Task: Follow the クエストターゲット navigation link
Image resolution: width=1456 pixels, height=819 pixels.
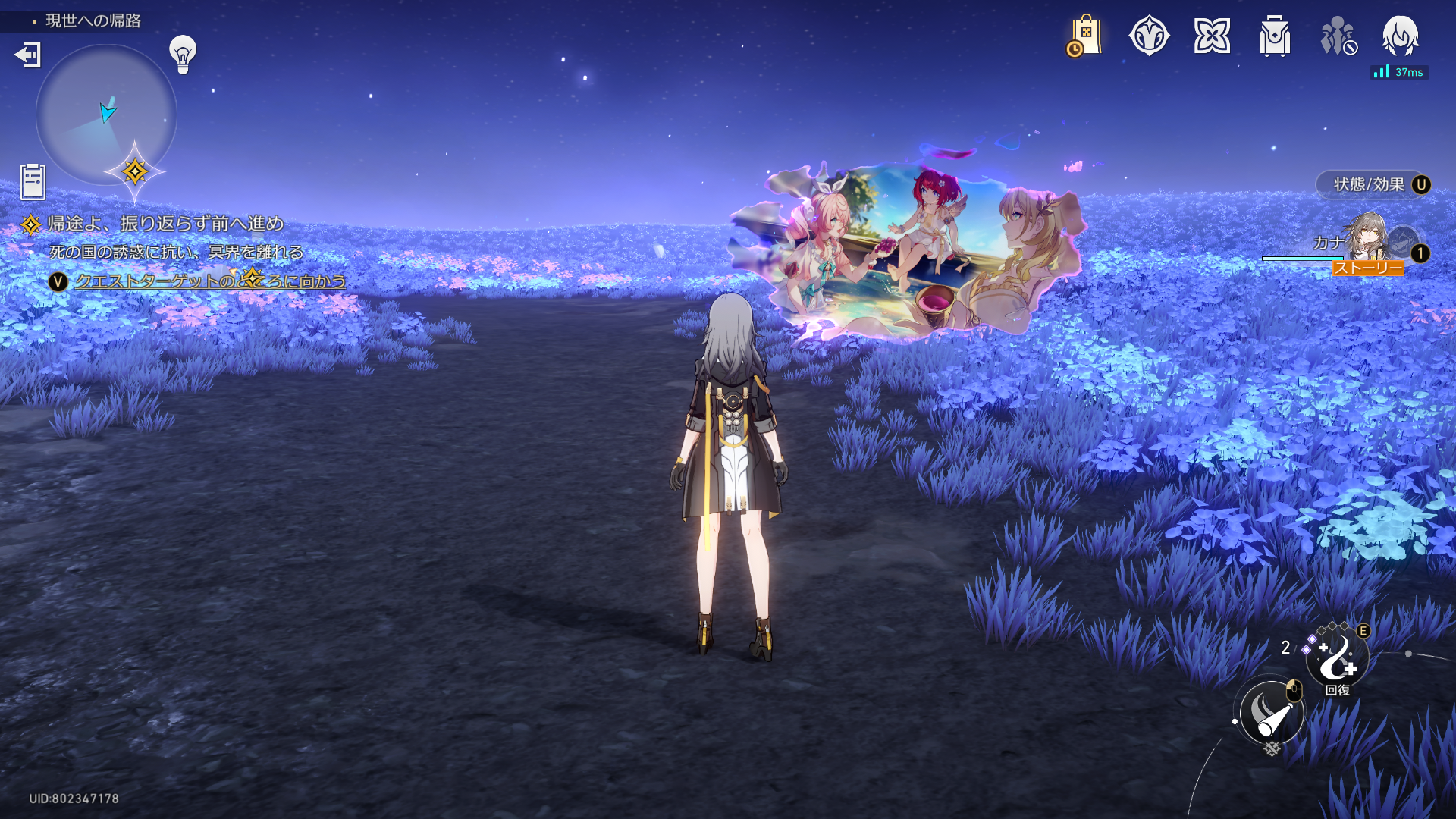Action: [210, 281]
